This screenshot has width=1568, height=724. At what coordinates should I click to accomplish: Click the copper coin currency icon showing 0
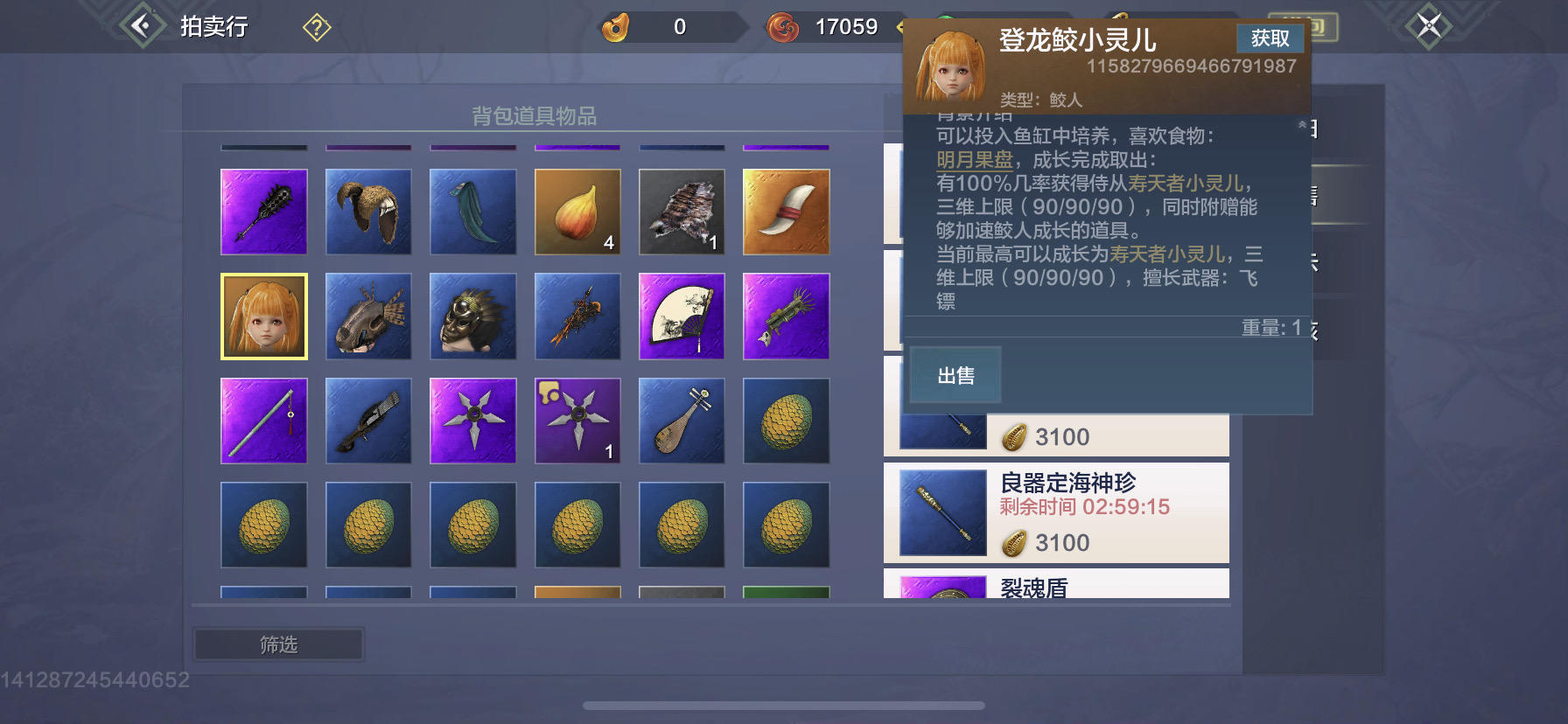618,27
